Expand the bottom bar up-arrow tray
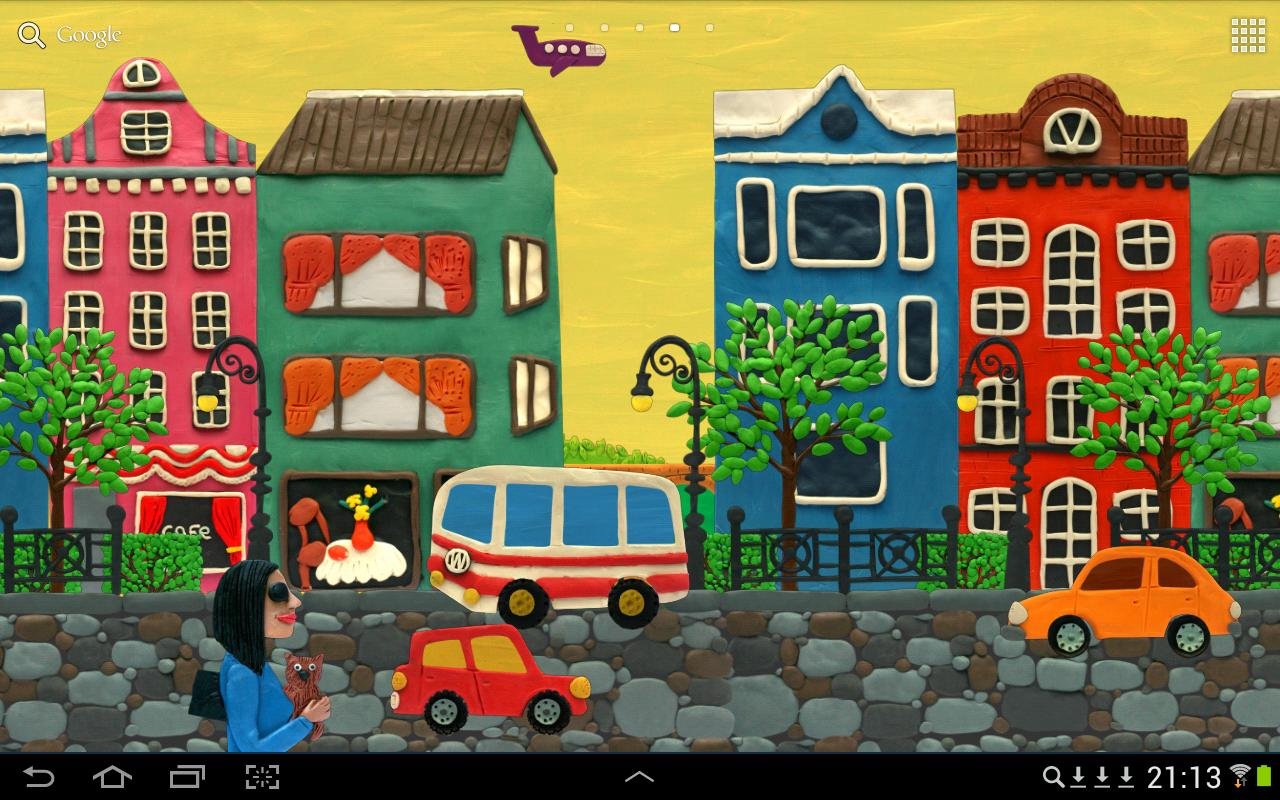Screen dimensions: 1280x800 click(639, 777)
